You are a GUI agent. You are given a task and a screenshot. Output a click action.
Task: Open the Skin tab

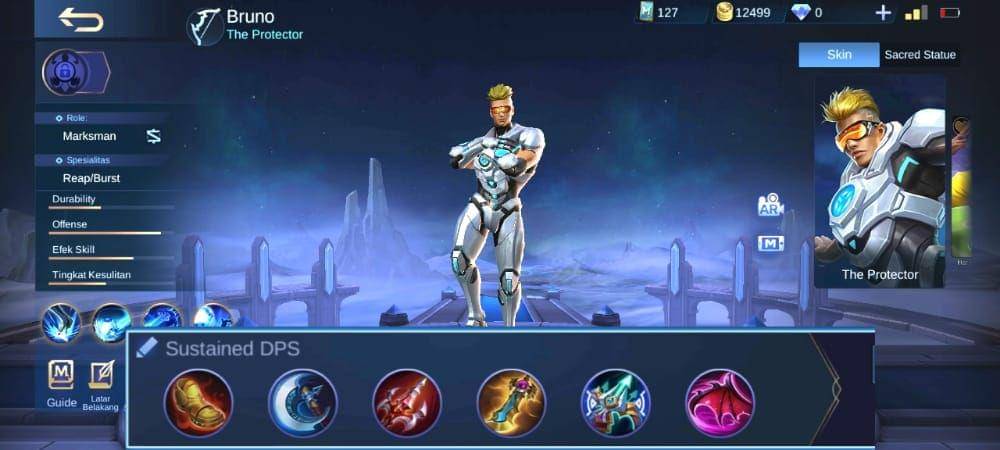[x=839, y=55]
